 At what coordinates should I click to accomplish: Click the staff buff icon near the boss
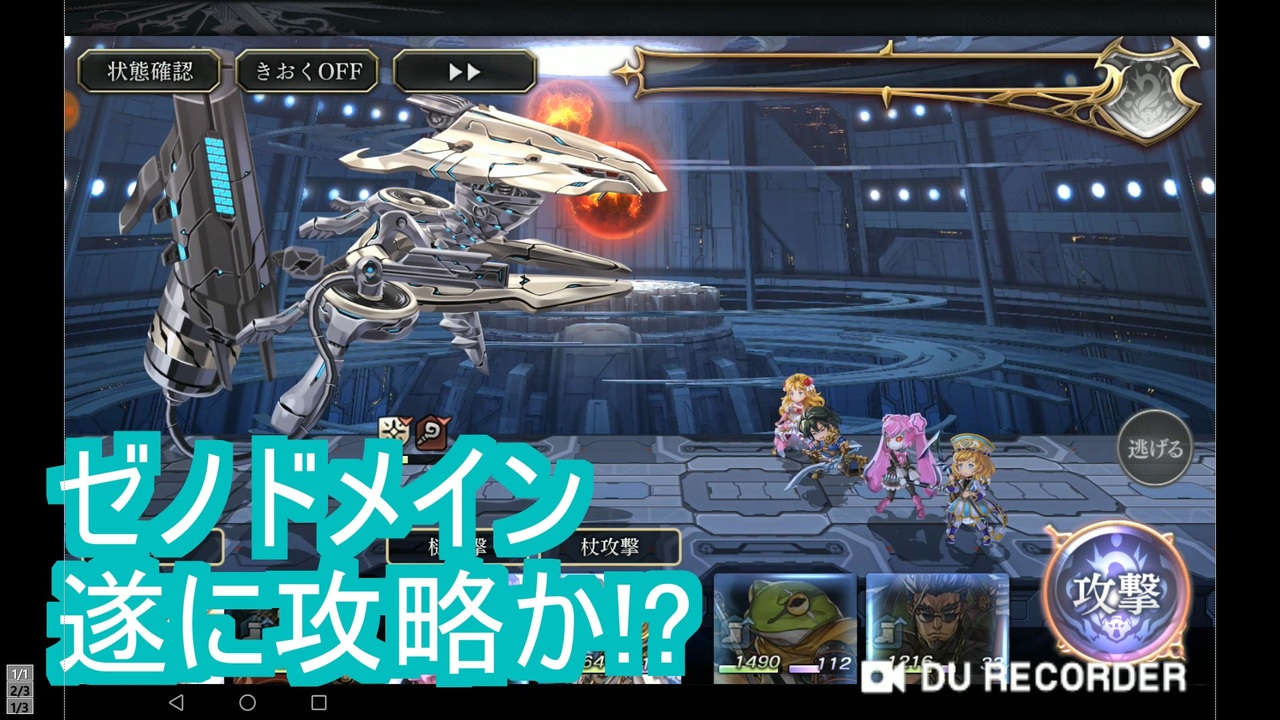click(x=431, y=431)
